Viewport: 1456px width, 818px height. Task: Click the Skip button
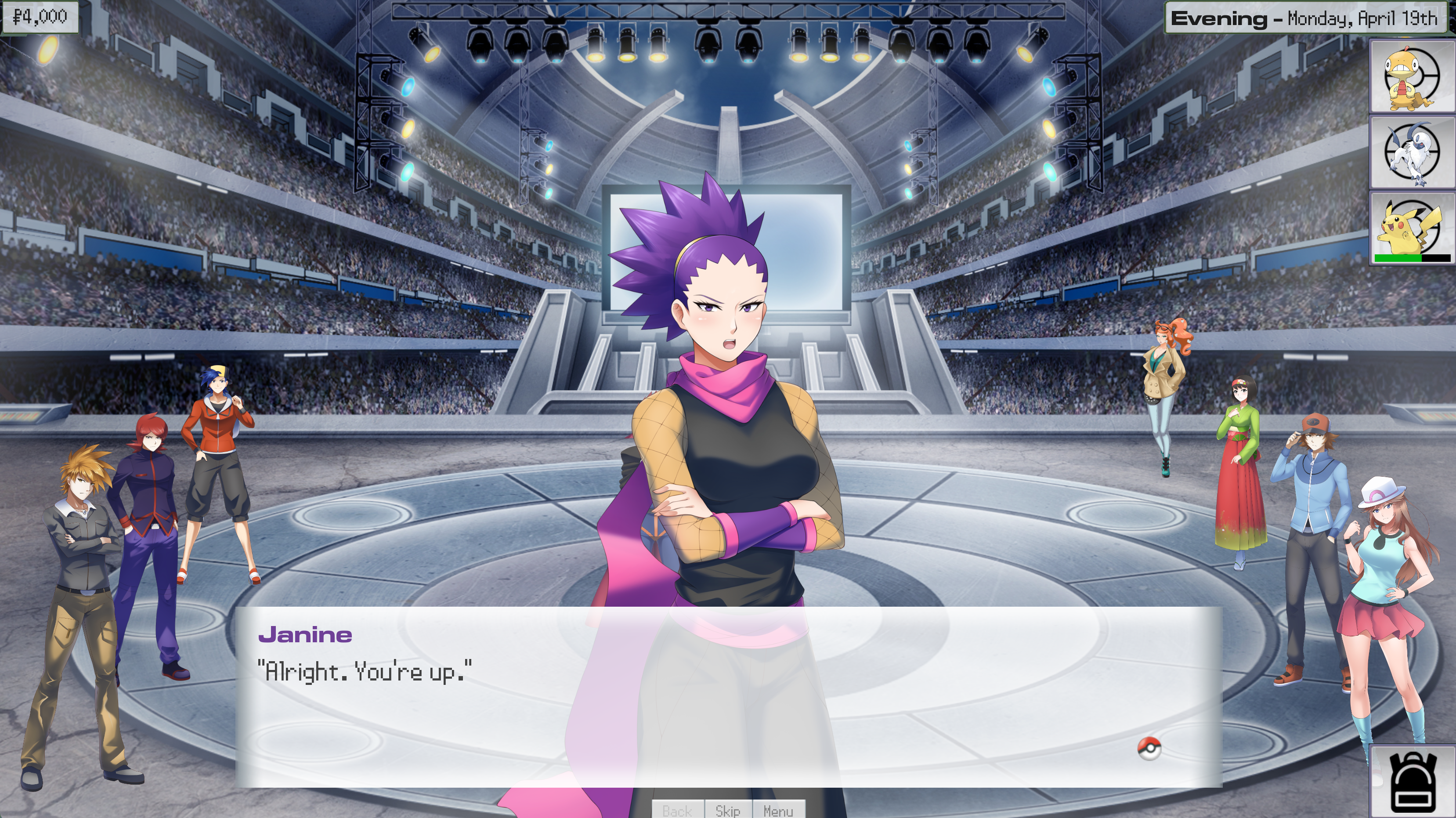(727, 810)
